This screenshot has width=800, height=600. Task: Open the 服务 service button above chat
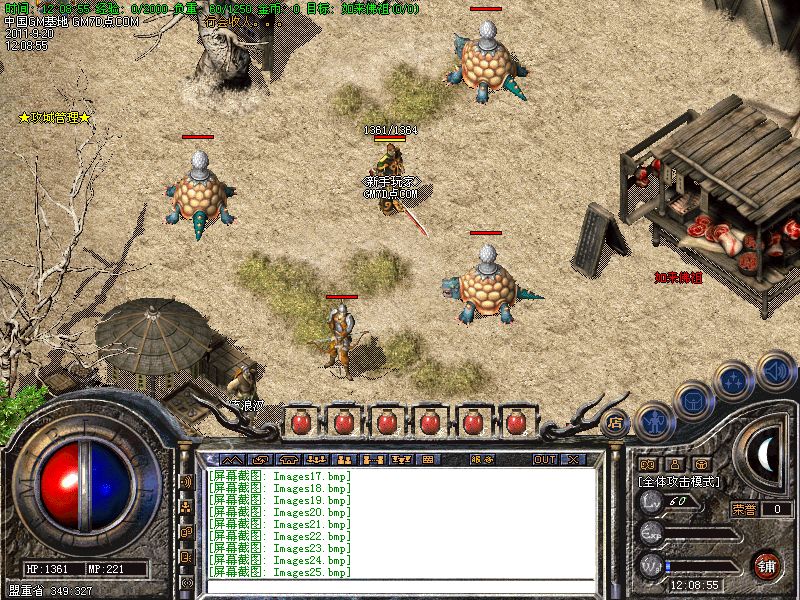(x=482, y=459)
